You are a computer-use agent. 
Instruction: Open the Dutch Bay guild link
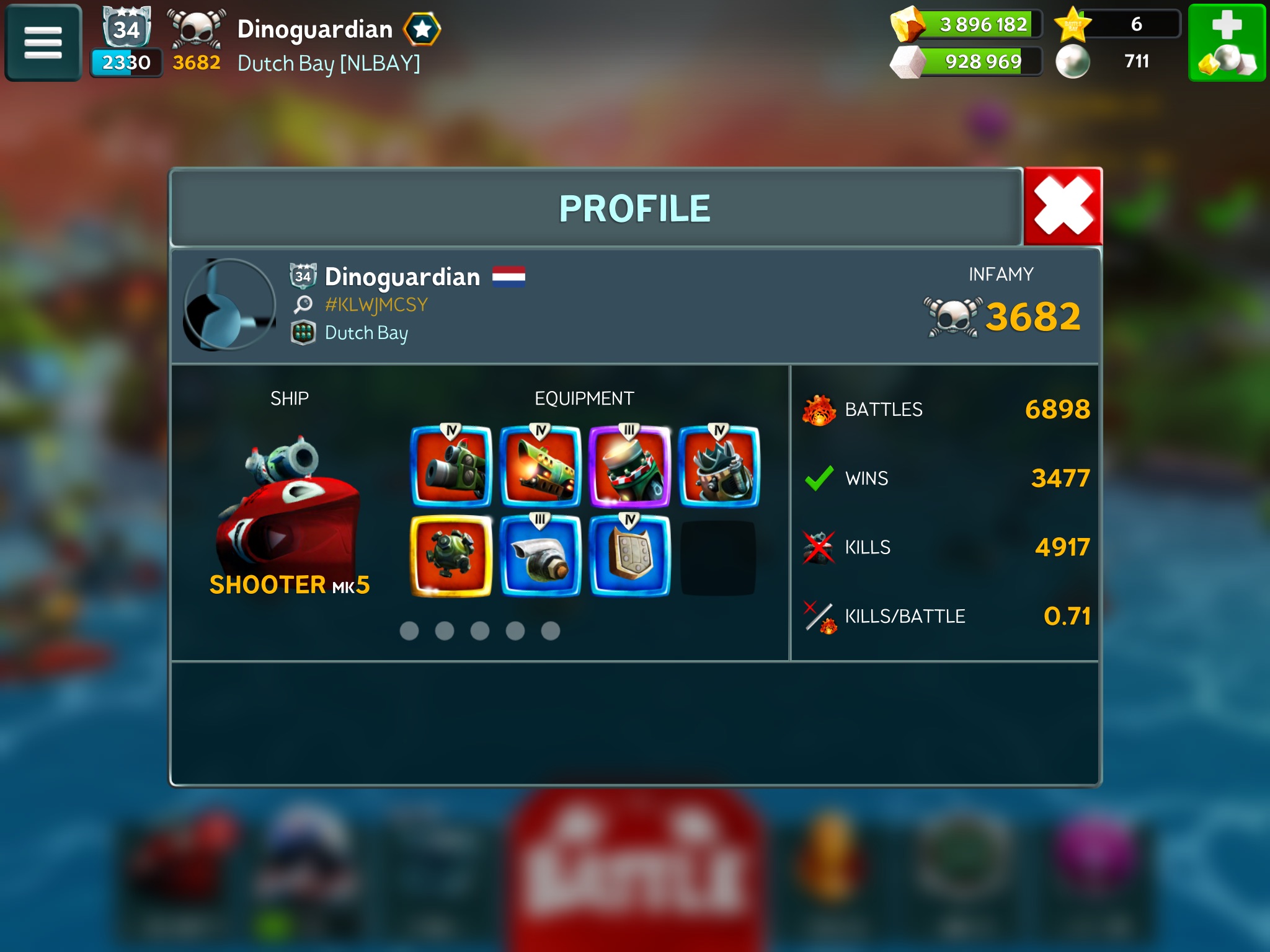tap(366, 333)
